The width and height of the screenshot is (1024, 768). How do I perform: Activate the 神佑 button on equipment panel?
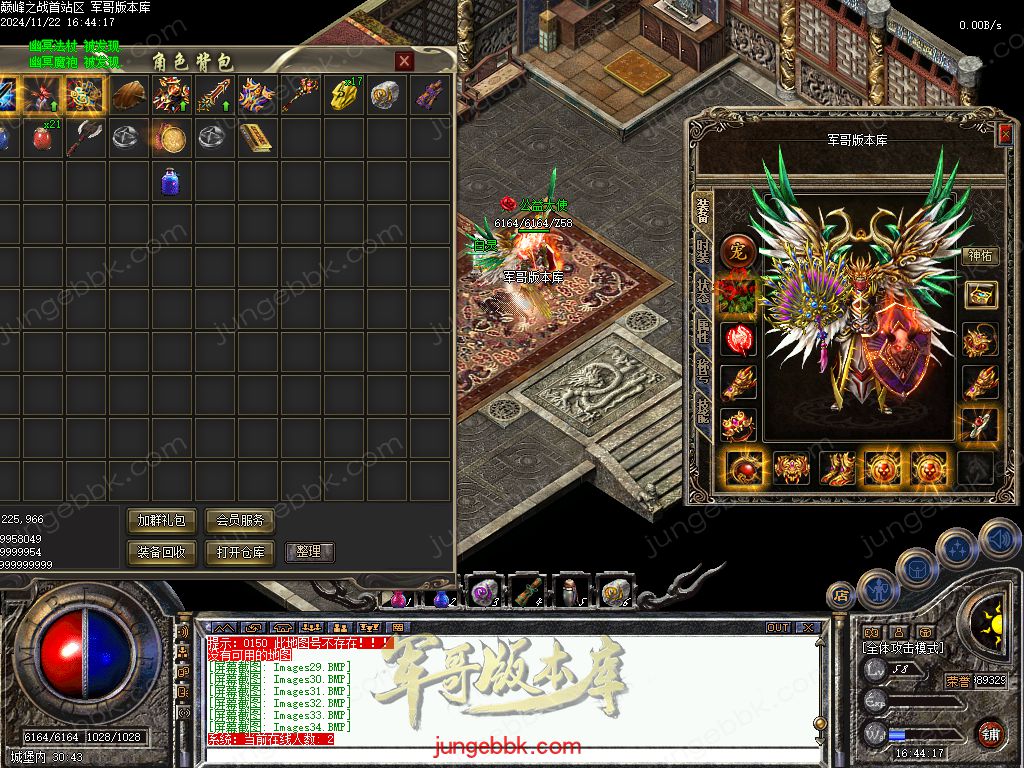coord(981,255)
